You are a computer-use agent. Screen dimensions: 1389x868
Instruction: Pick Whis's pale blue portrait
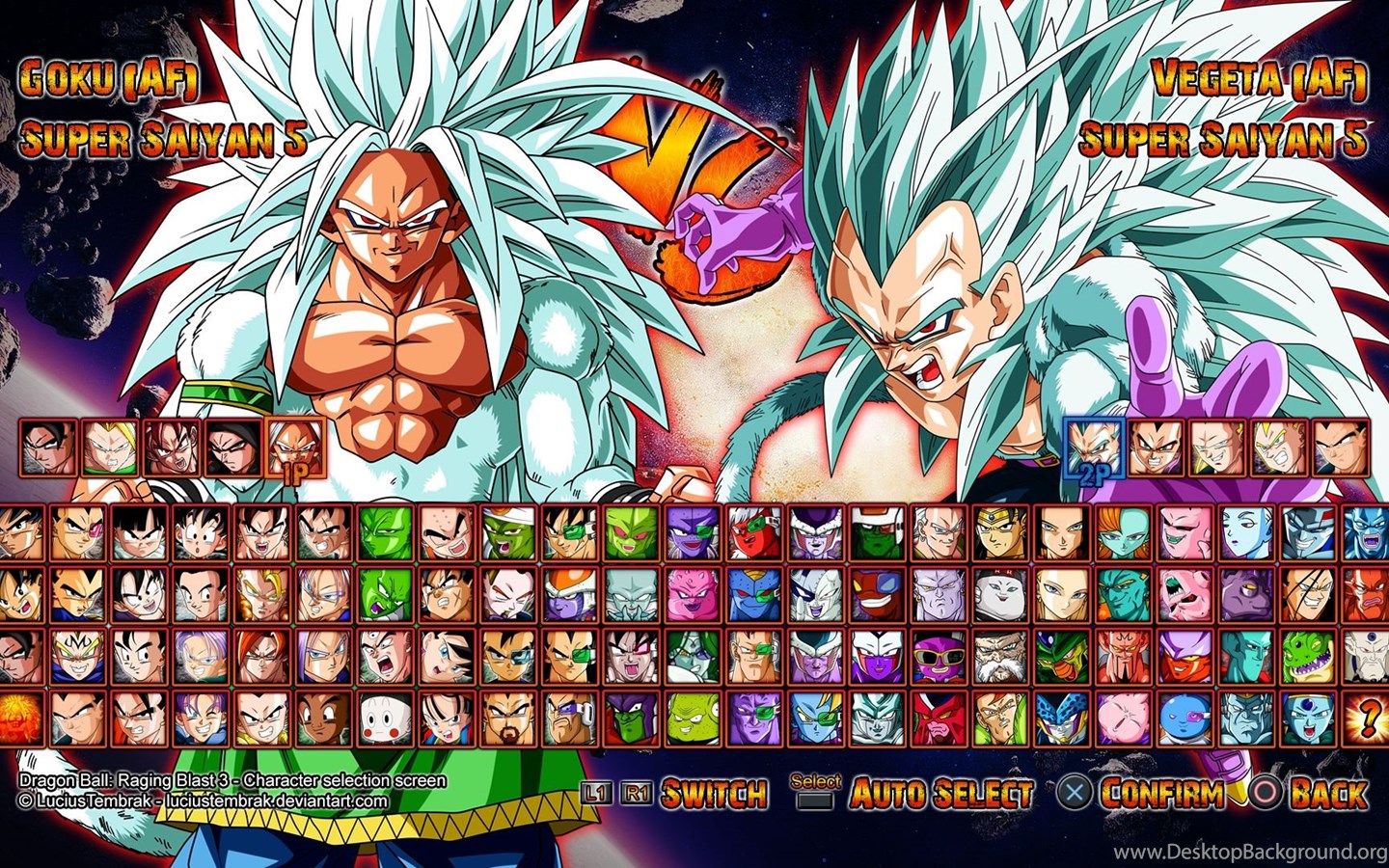point(1244,532)
